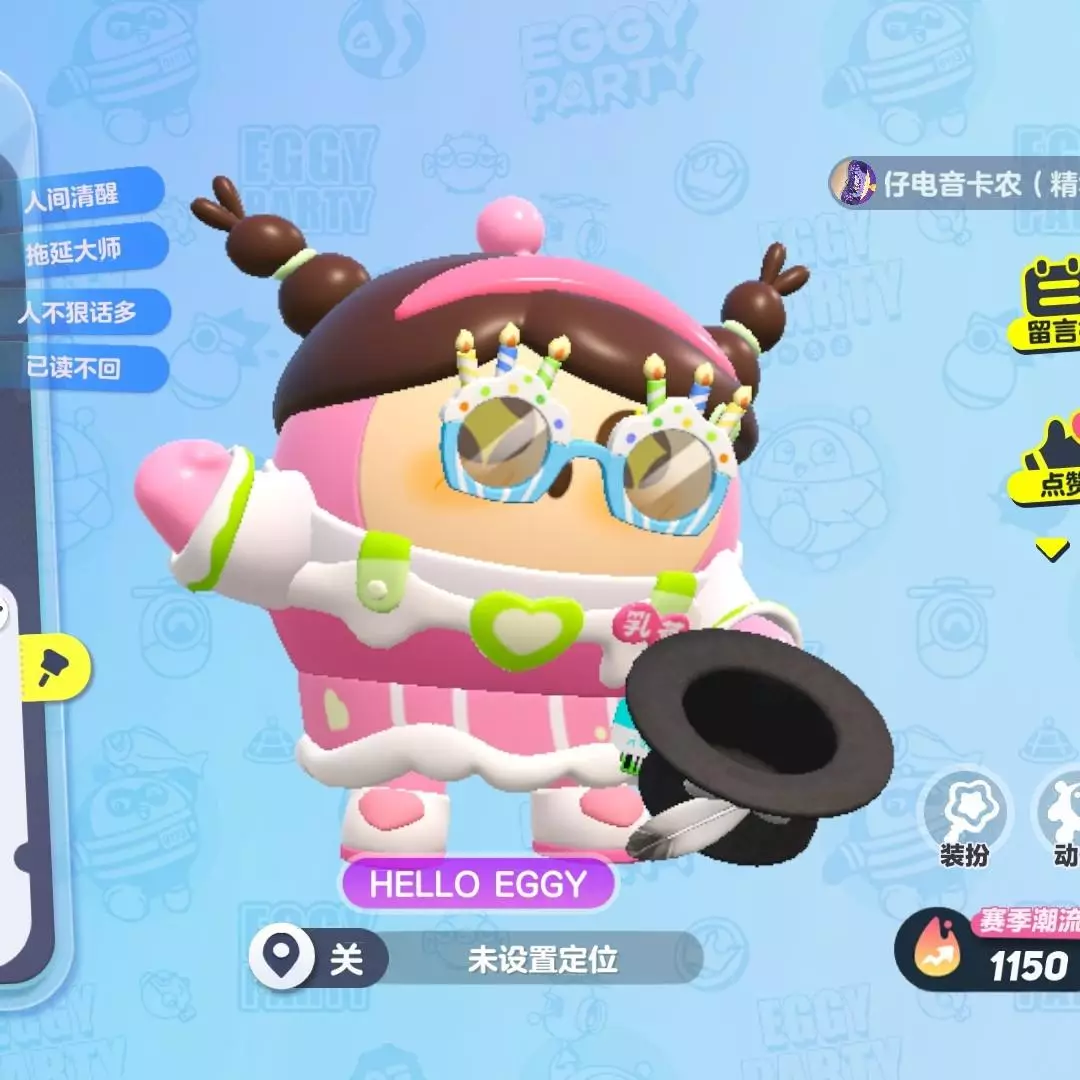1080x1080 pixels.
Task: Click the 未设置定位 location bar
Action: pyautogui.click(x=543, y=961)
